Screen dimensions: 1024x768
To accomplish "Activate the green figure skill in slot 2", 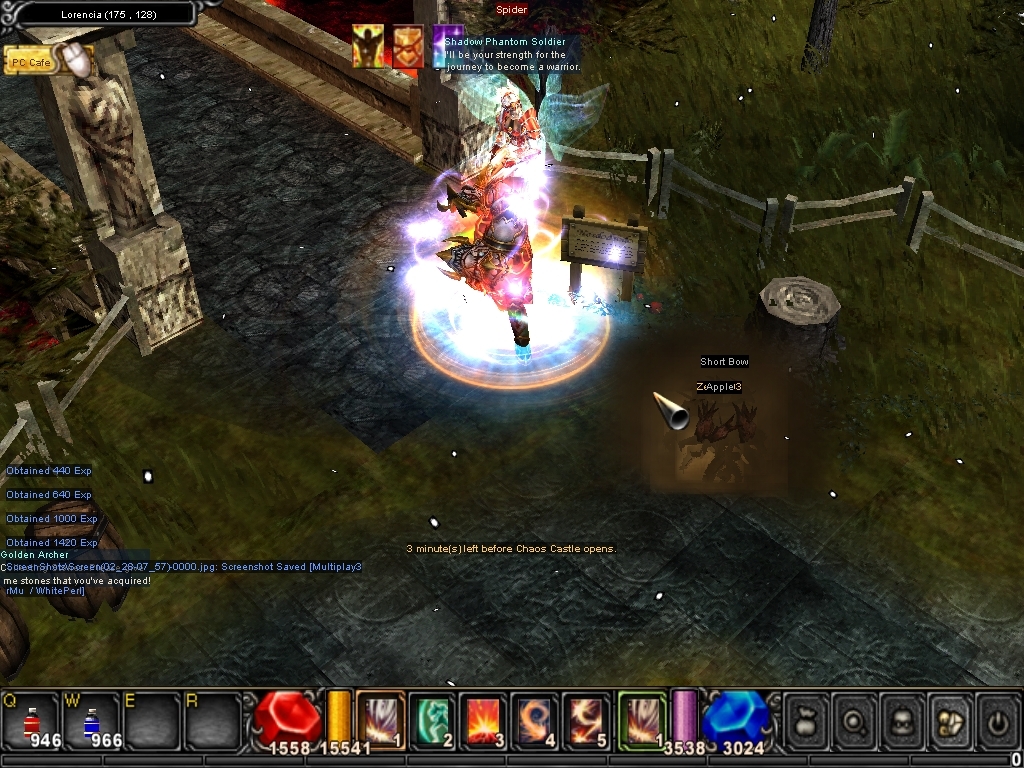I will pyautogui.click(x=432, y=719).
